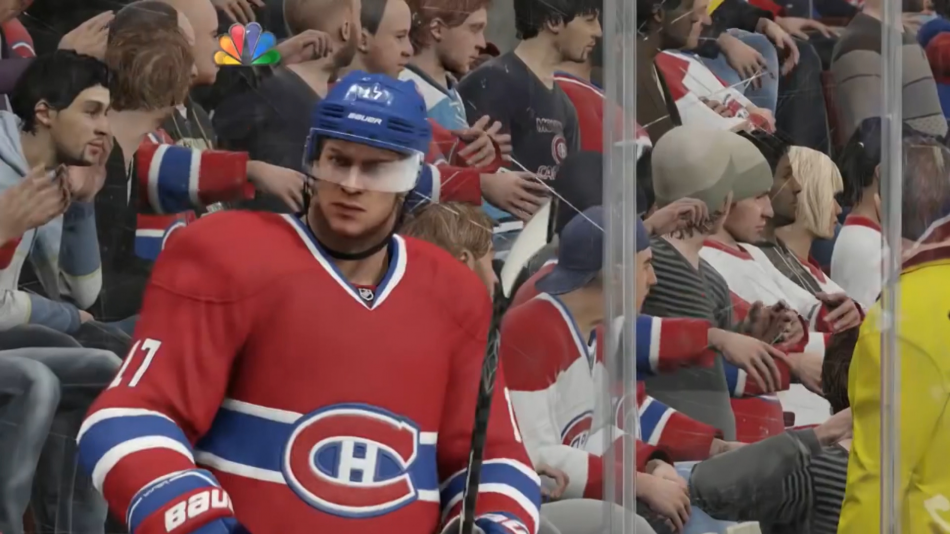The image size is (950, 534).
Task: Click the NBC peacock logo overlay
Action: [x=247, y=45]
